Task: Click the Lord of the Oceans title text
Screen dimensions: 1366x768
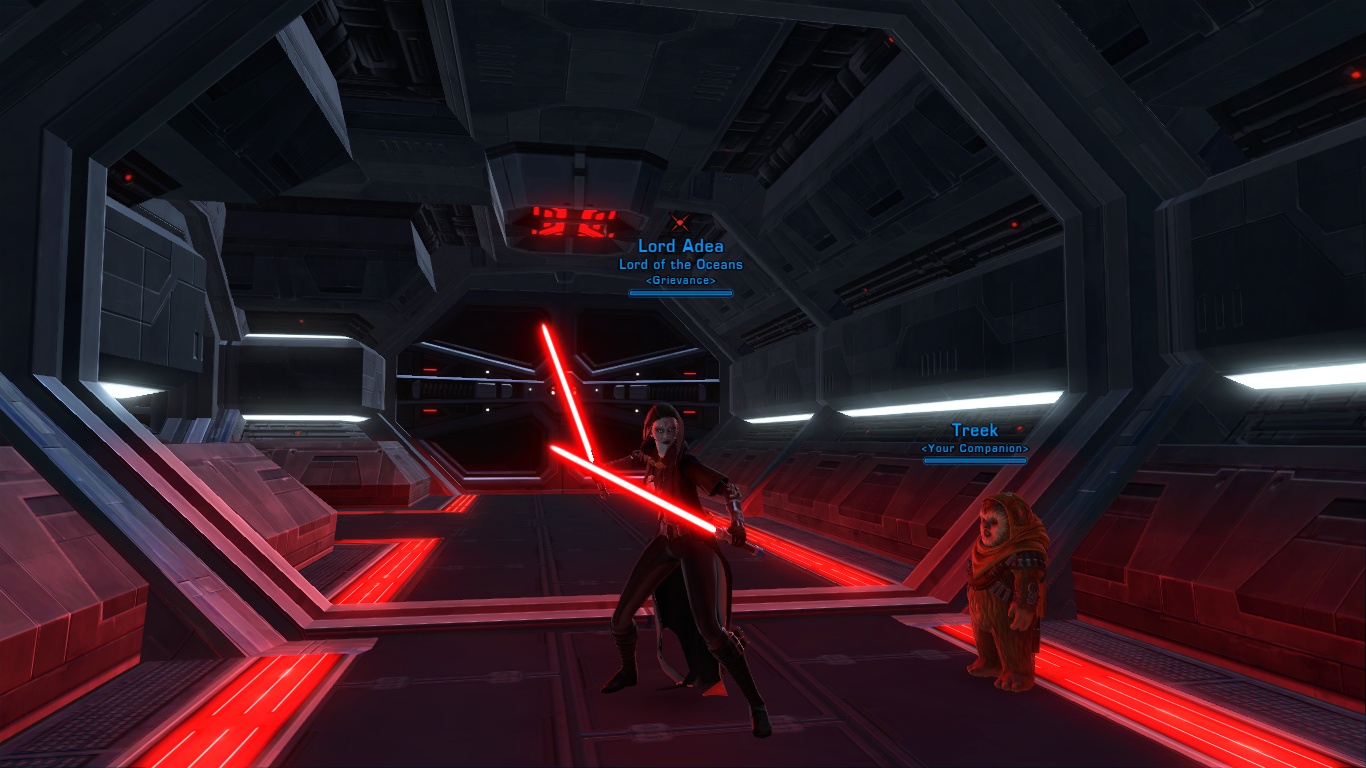Action: [x=680, y=264]
